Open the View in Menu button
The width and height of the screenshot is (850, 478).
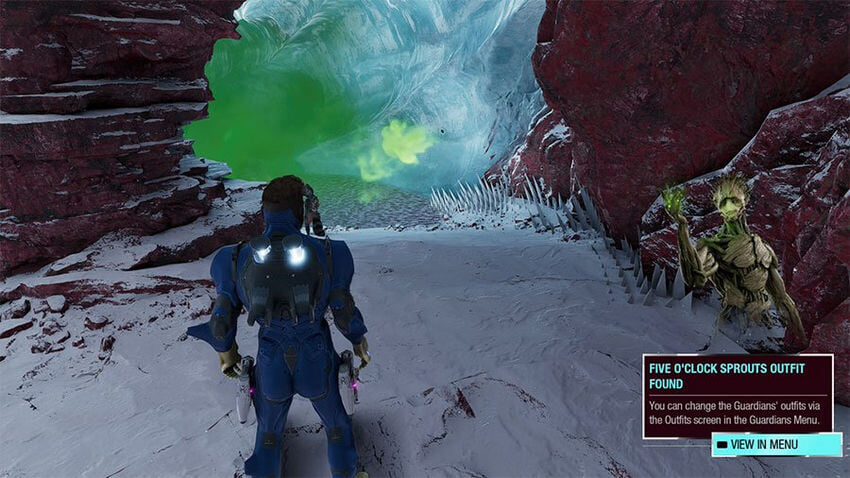[775, 444]
